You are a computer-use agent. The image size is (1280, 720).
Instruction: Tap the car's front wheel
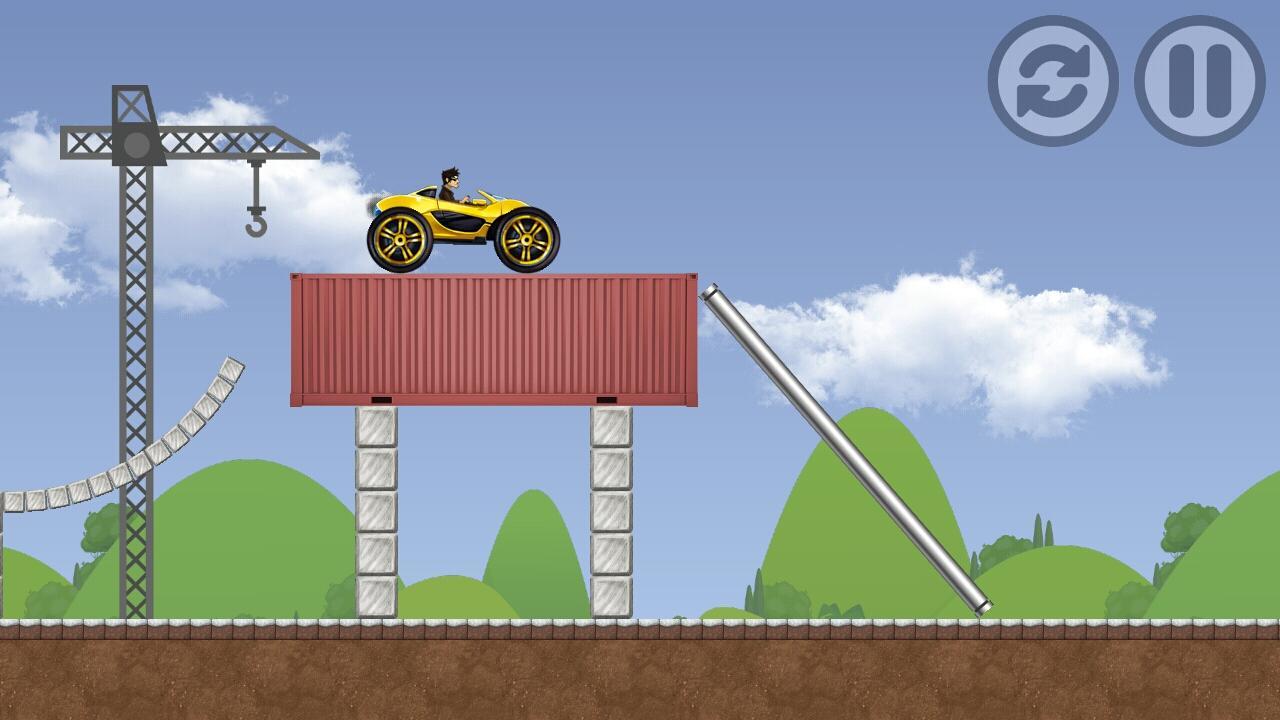[527, 240]
